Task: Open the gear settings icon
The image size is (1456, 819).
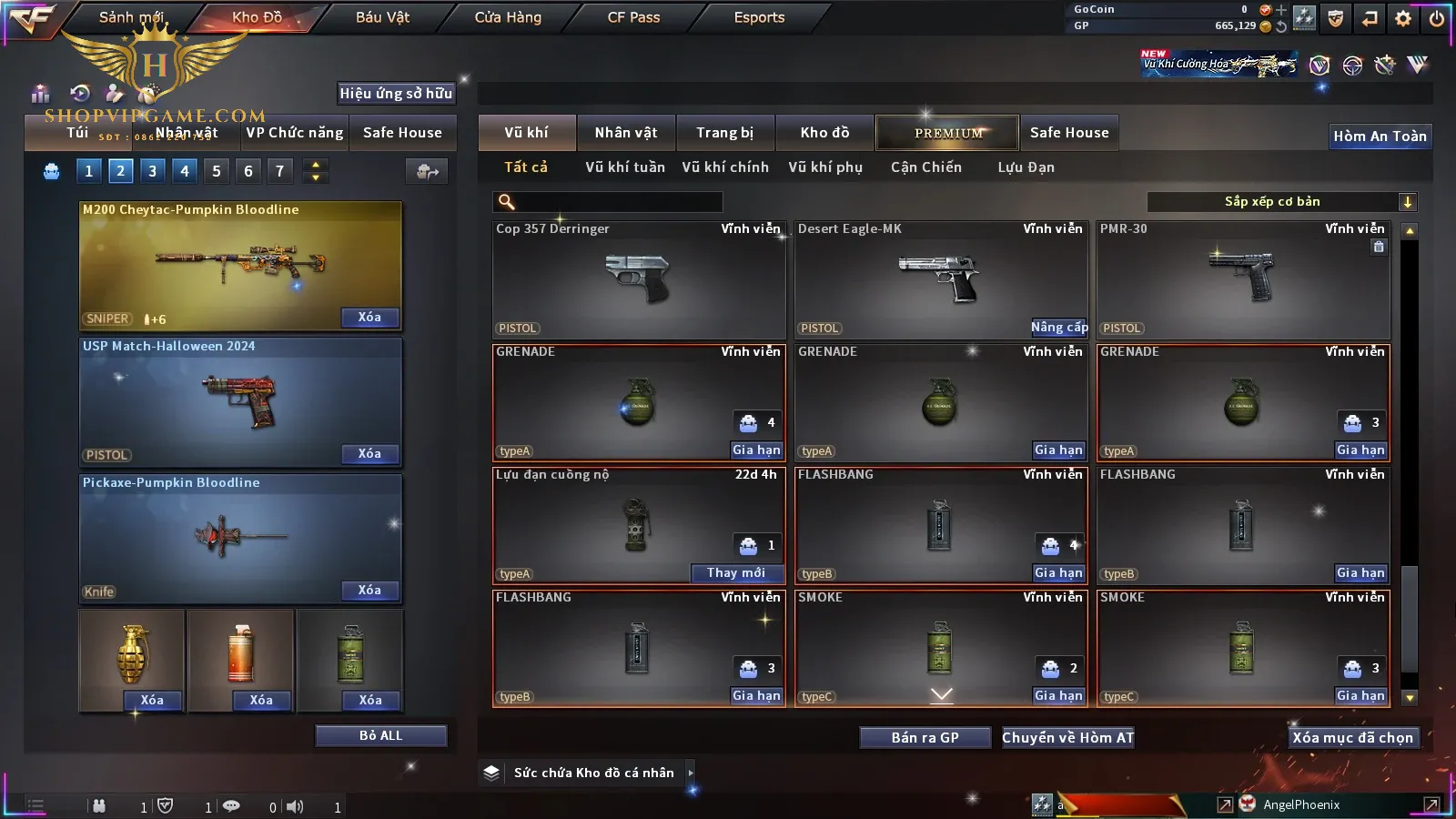Action: coord(1403,18)
